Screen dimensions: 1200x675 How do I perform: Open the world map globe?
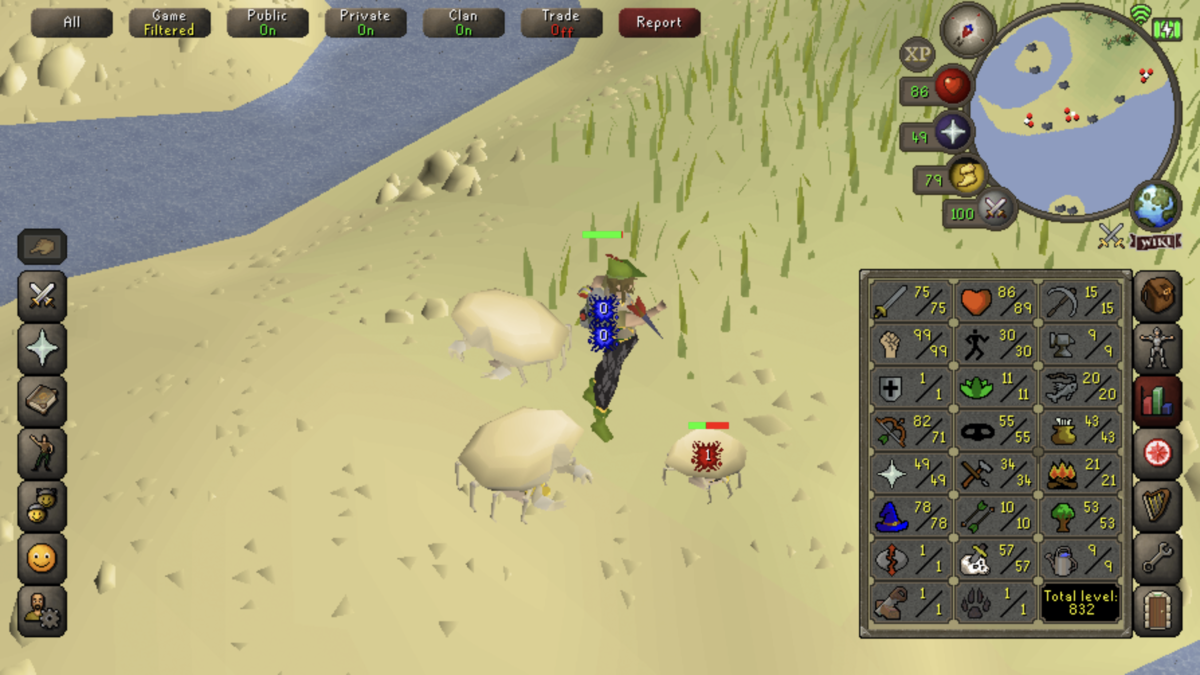click(1155, 204)
